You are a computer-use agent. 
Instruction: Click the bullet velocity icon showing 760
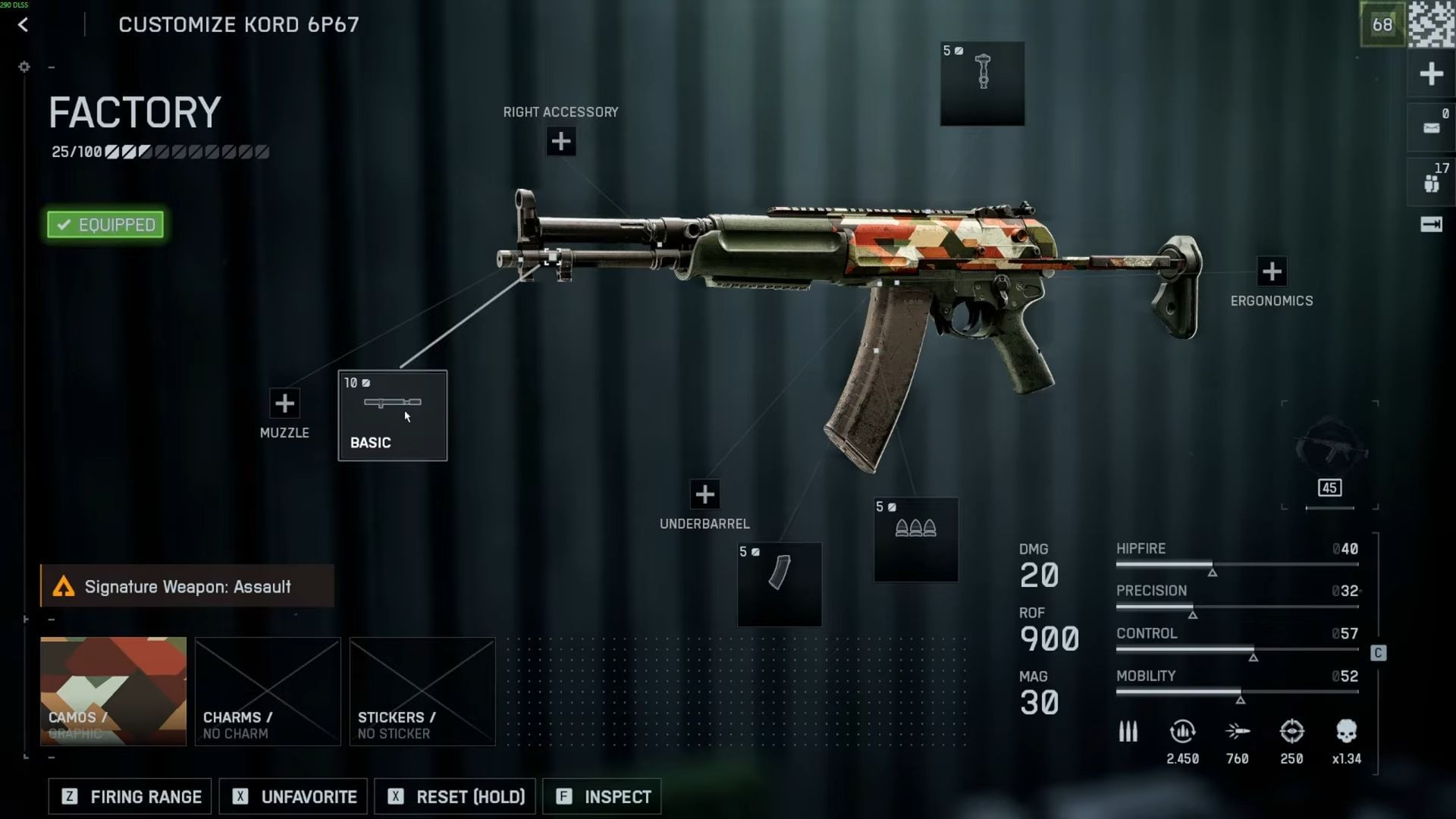click(x=1238, y=730)
